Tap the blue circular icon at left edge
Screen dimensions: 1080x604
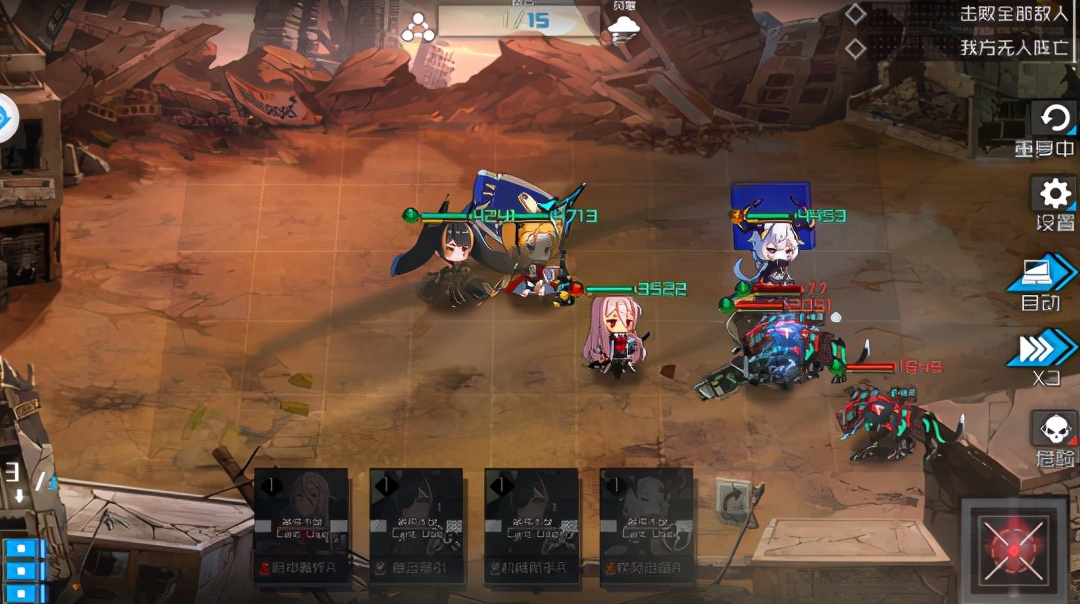click(x=6, y=119)
